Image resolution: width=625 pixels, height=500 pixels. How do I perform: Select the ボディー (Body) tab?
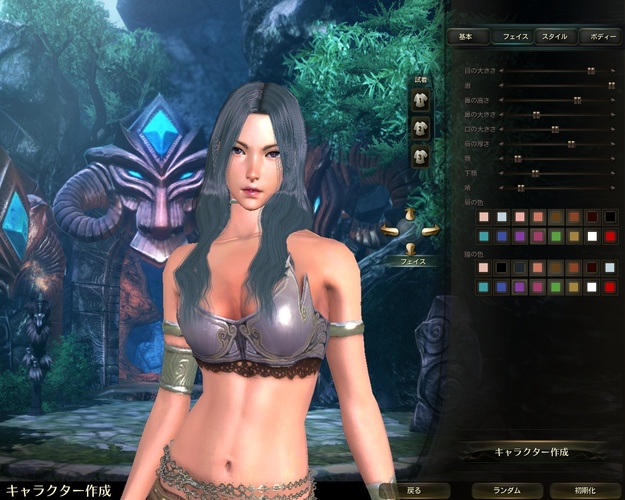(602, 36)
